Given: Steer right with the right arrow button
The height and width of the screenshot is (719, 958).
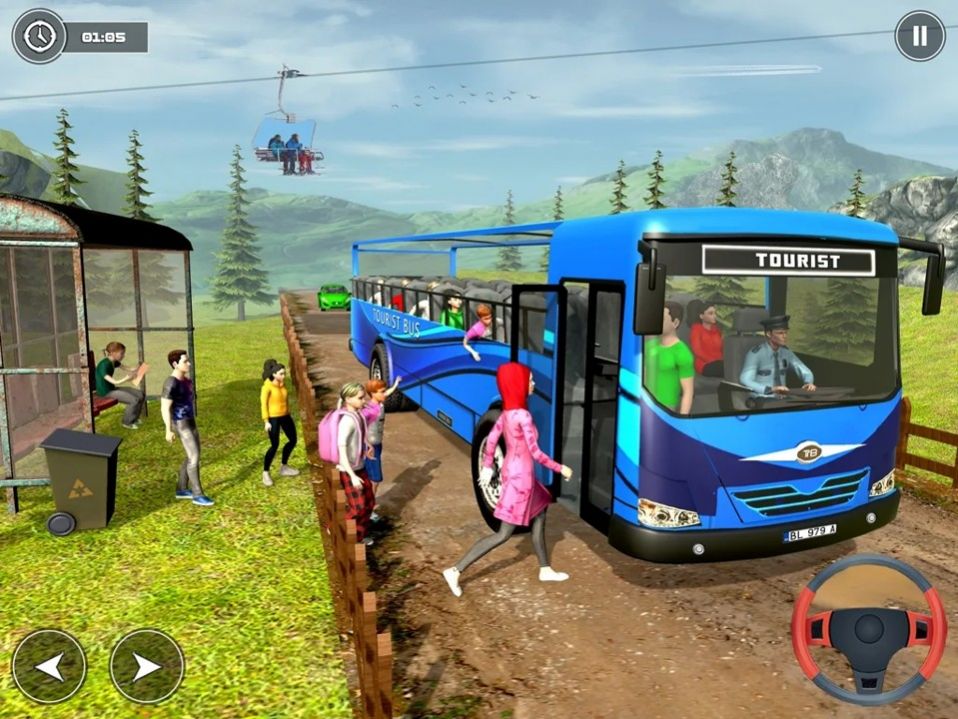Looking at the screenshot, I should click(147, 666).
